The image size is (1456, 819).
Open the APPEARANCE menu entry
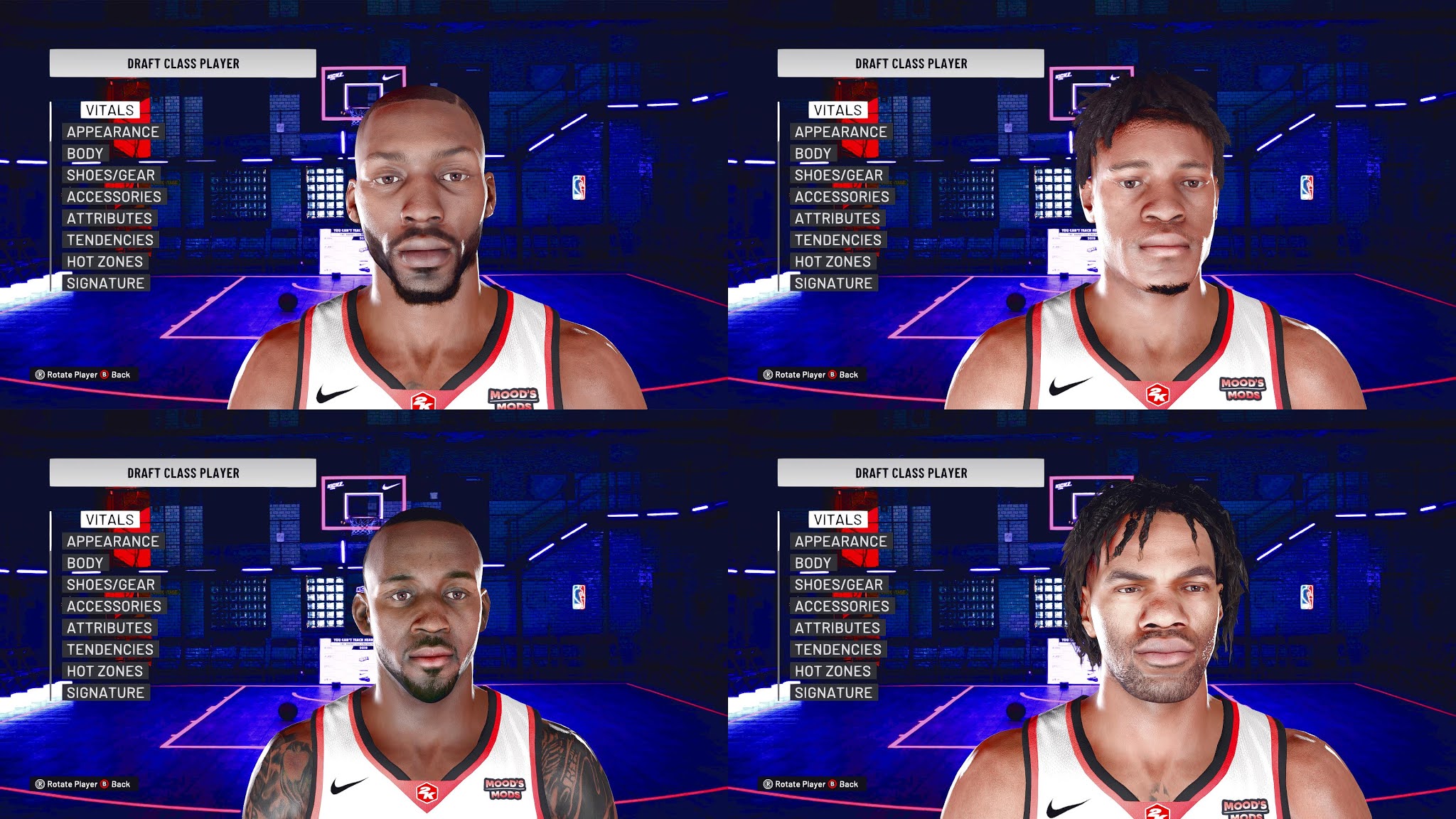click(x=112, y=132)
